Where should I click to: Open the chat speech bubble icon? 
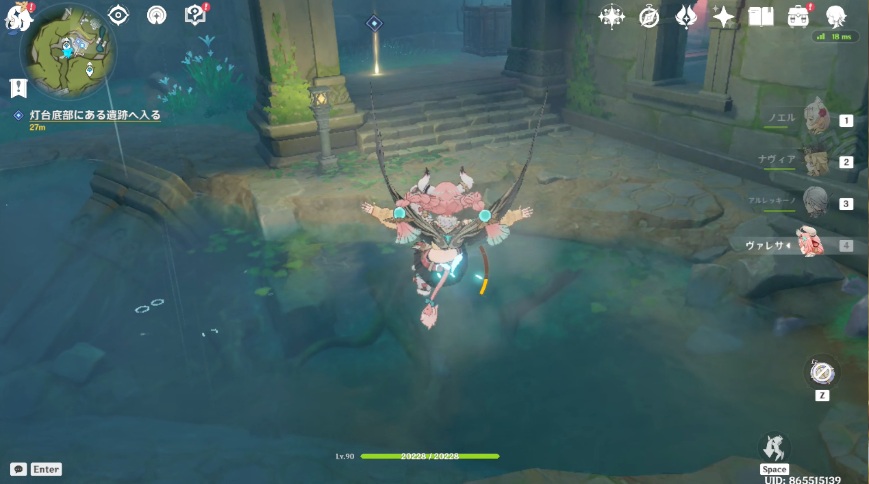coord(18,469)
